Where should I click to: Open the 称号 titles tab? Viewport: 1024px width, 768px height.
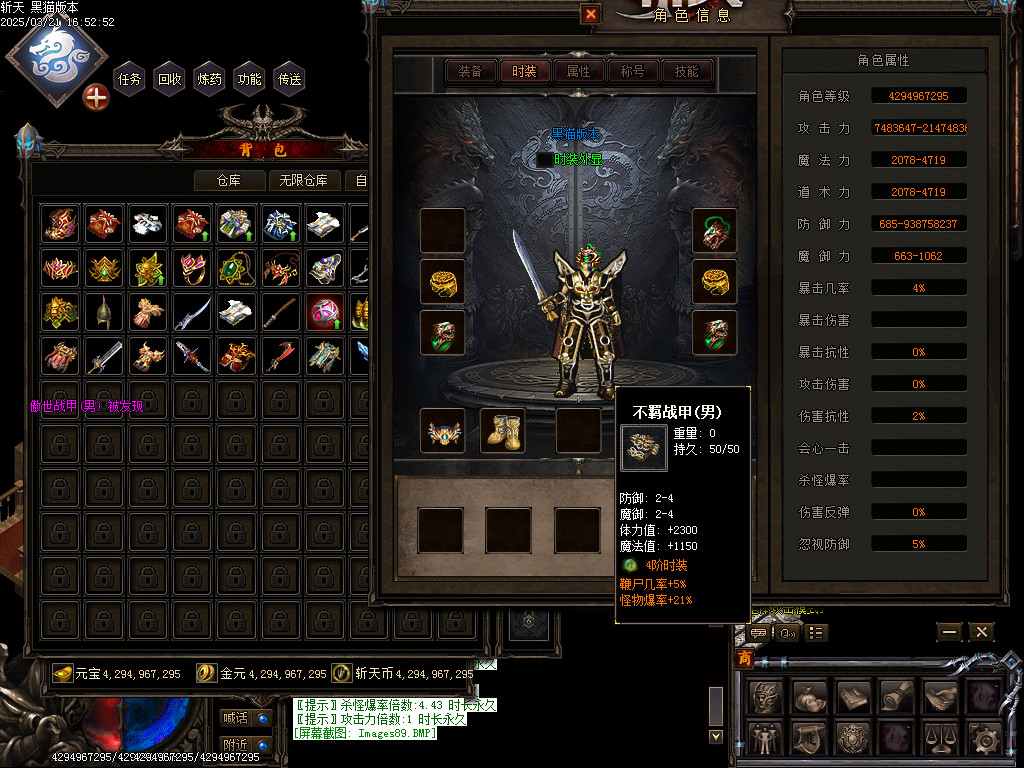(x=632, y=71)
